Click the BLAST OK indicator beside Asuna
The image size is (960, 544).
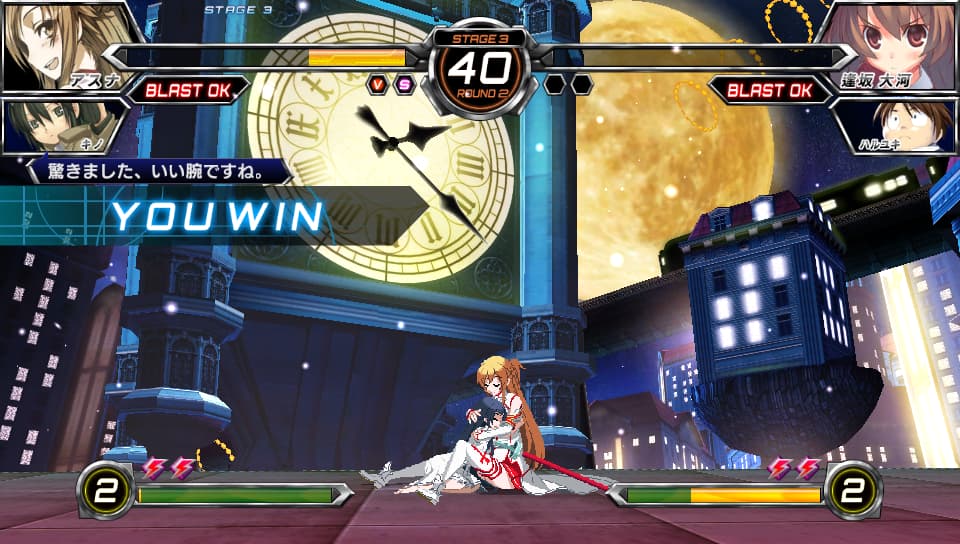[x=188, y=91]
